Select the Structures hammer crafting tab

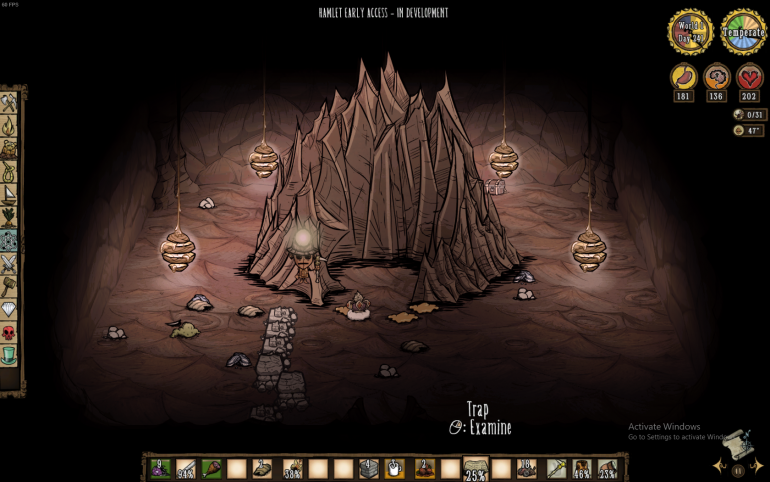tap(9, 287)
